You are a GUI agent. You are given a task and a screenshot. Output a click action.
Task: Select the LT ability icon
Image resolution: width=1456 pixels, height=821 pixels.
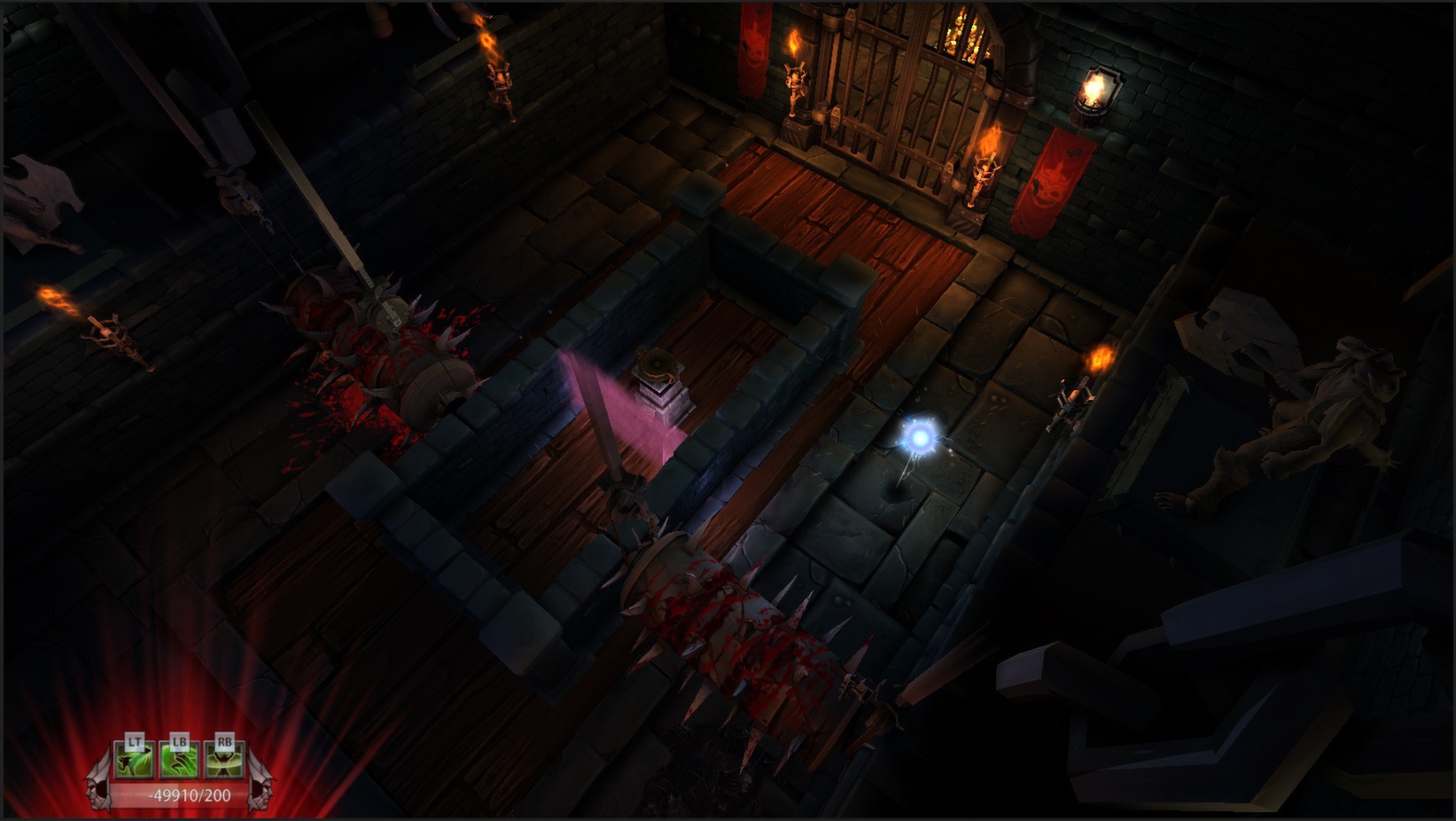coord(133,761)
